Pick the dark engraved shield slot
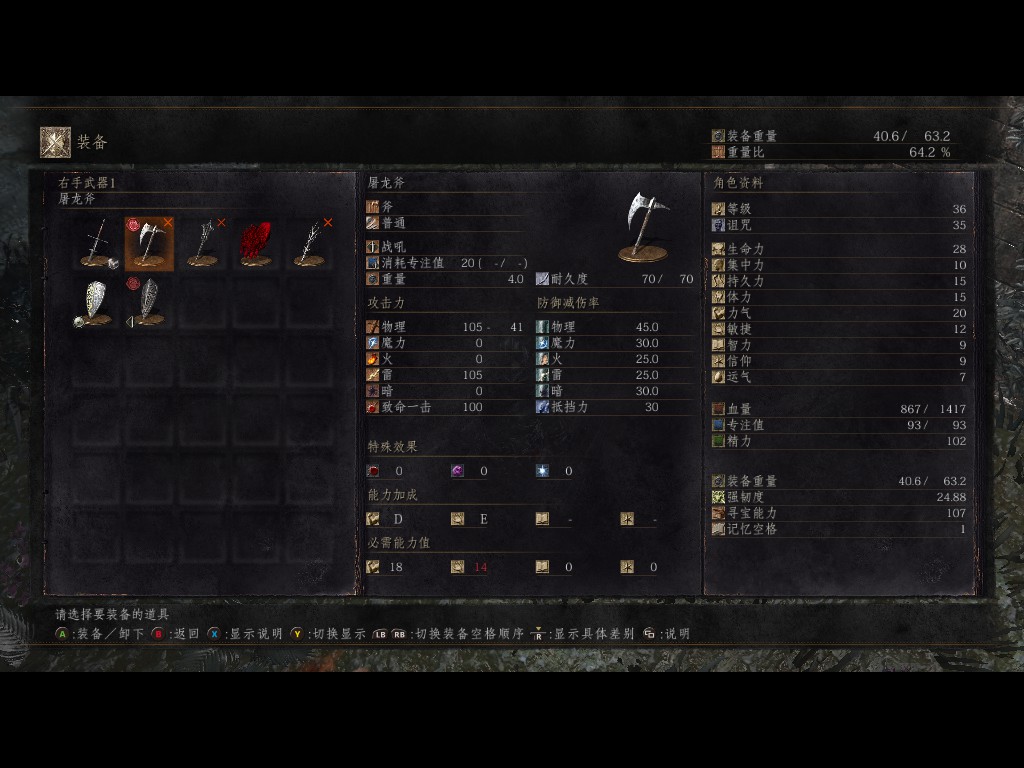This screenshot has width=1024, height=768. coord(149,302)
